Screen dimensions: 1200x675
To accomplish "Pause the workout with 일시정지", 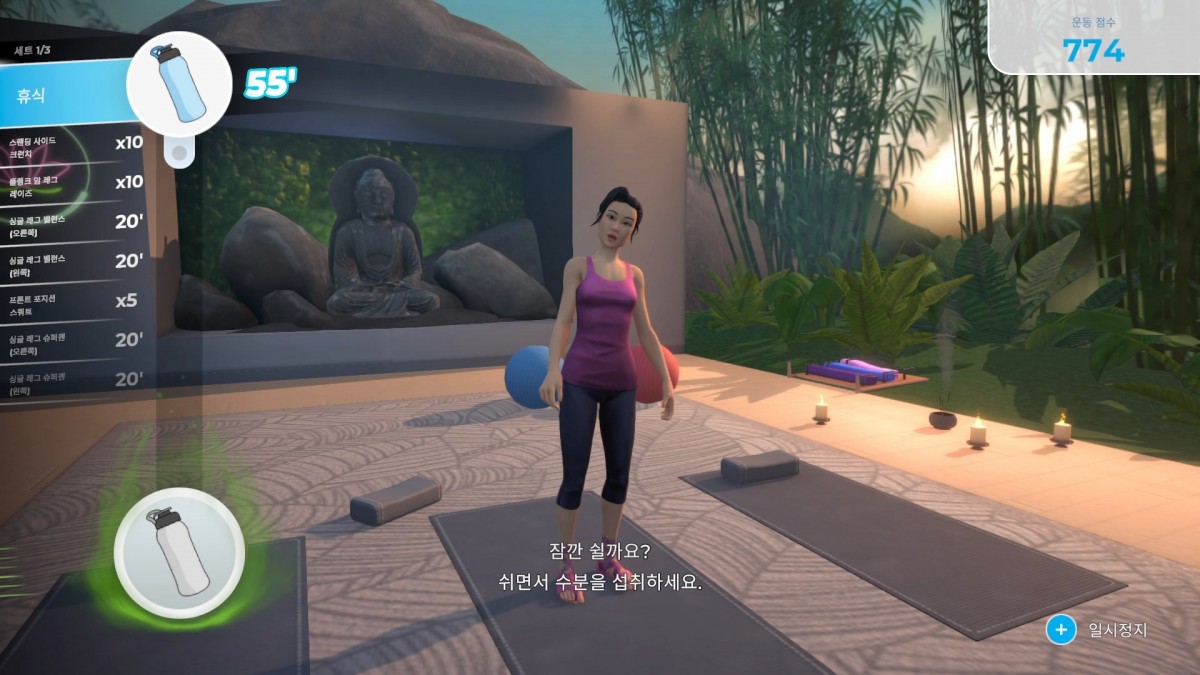I will coord(1098,630).
